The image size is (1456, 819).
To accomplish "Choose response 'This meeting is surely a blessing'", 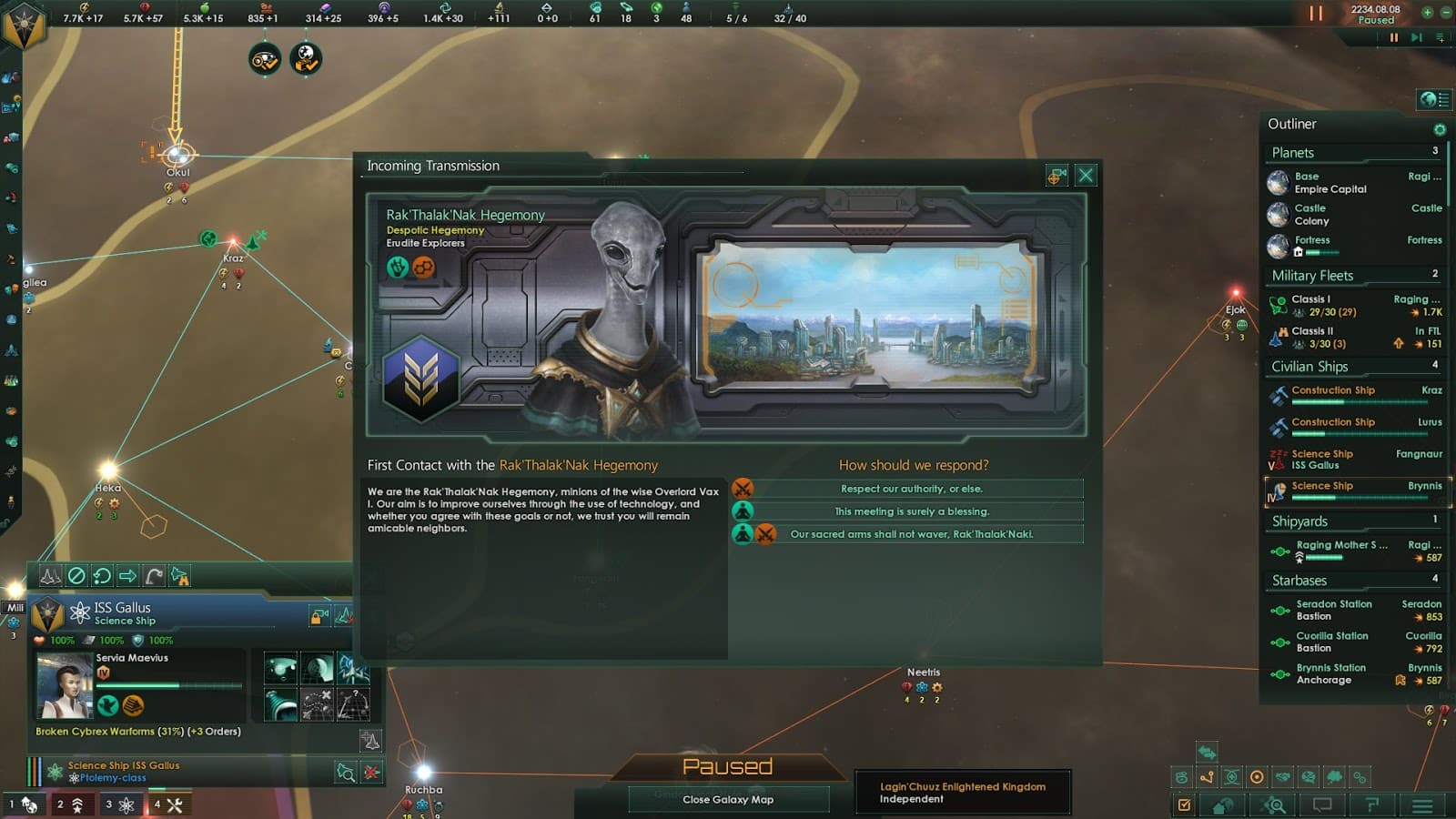I will click(x=910, y=511).
